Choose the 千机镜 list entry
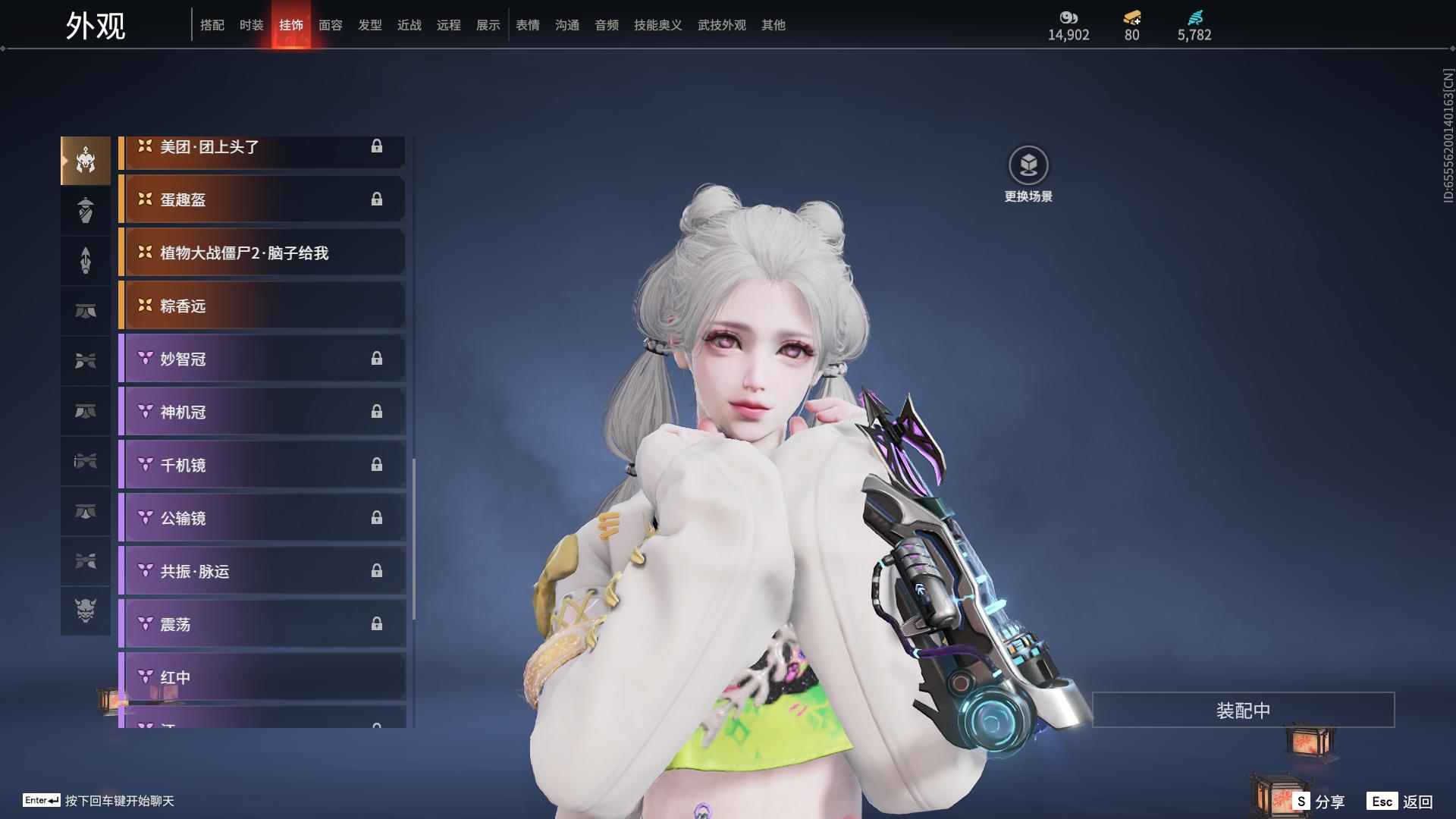Viewport: 1456px width, 819px height. [x=262, y=465]
